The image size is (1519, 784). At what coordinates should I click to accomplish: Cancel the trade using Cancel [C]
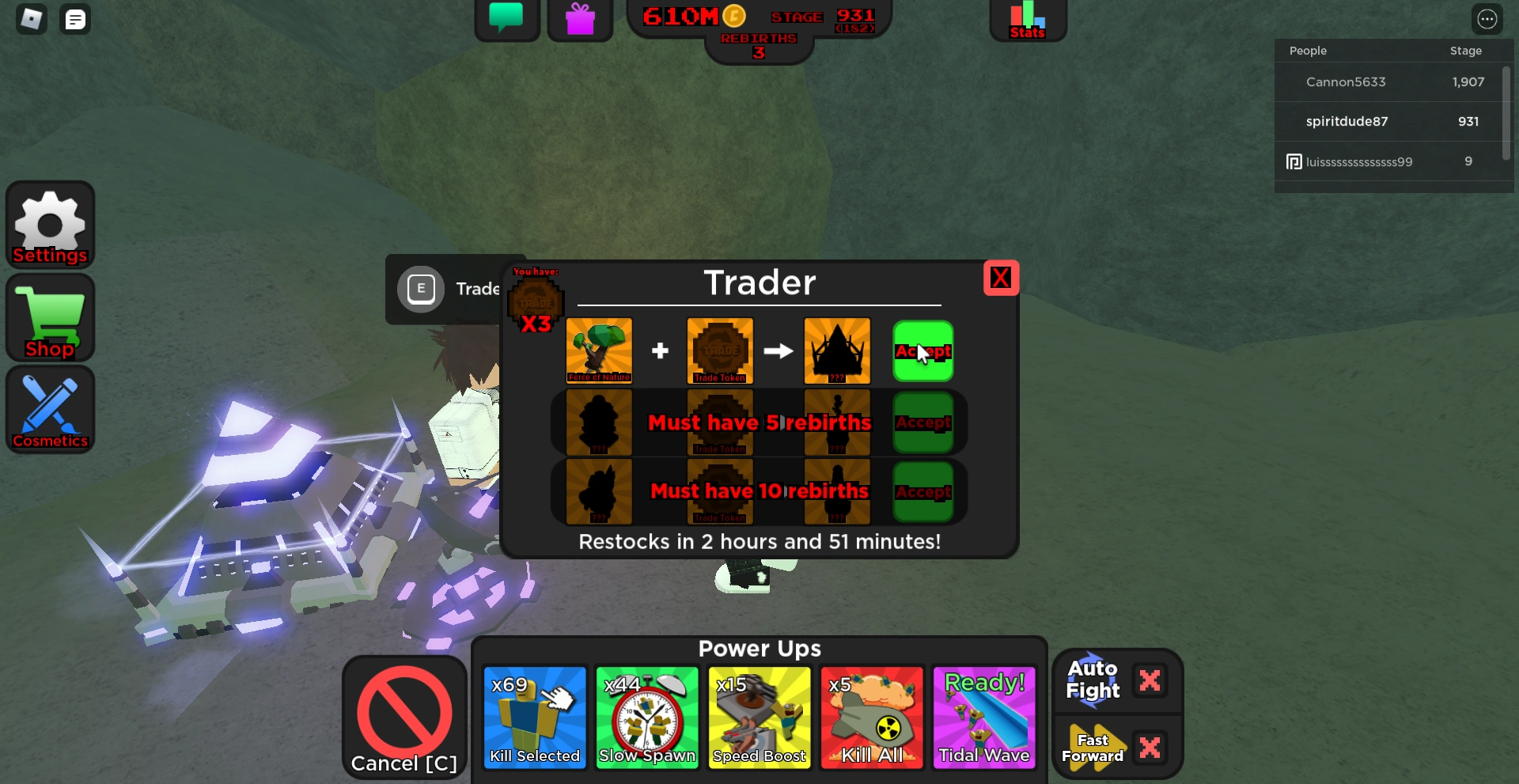[403, 716]
